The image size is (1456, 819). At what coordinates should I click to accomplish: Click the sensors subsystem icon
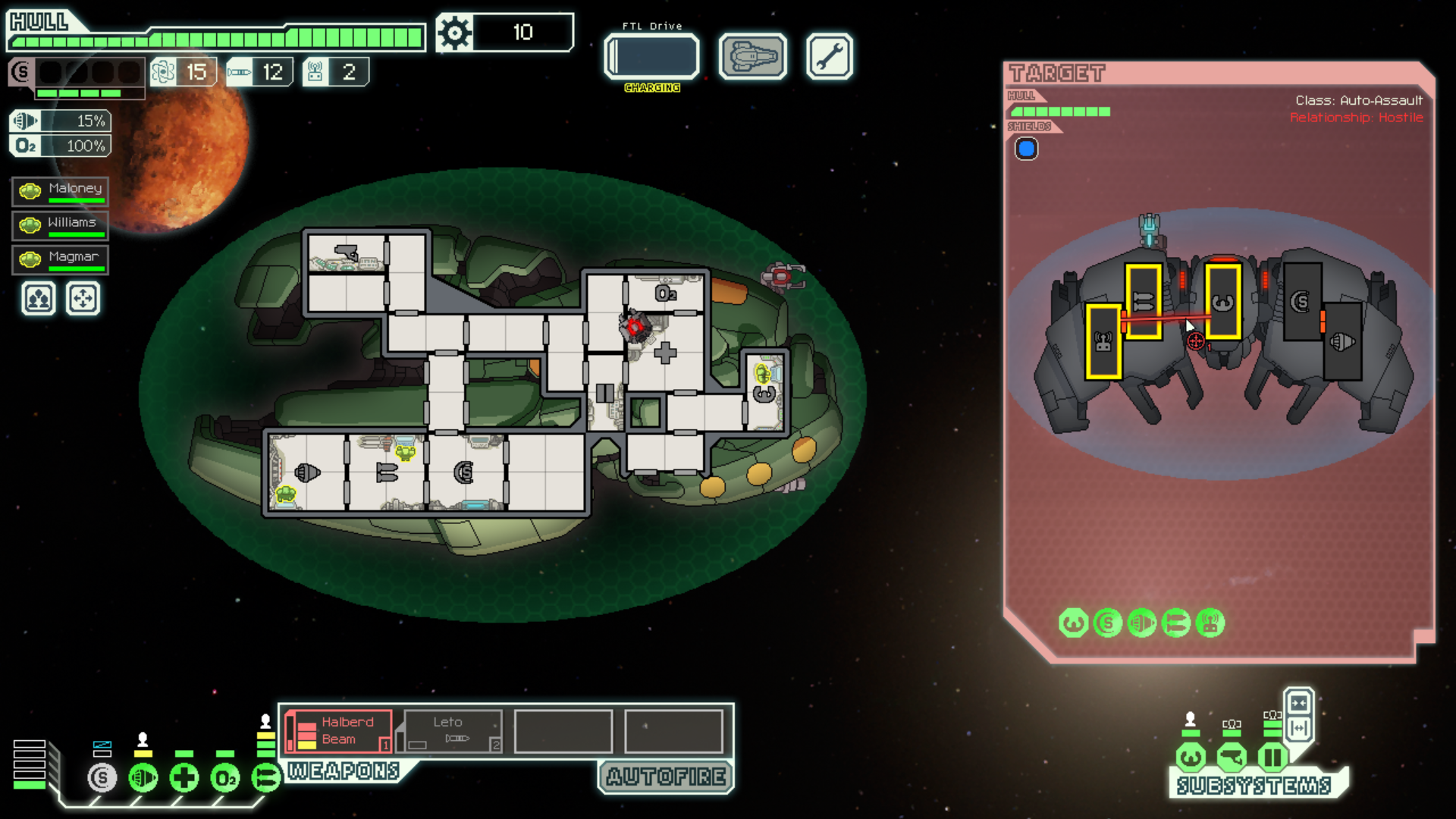[x=1232, y=757]
